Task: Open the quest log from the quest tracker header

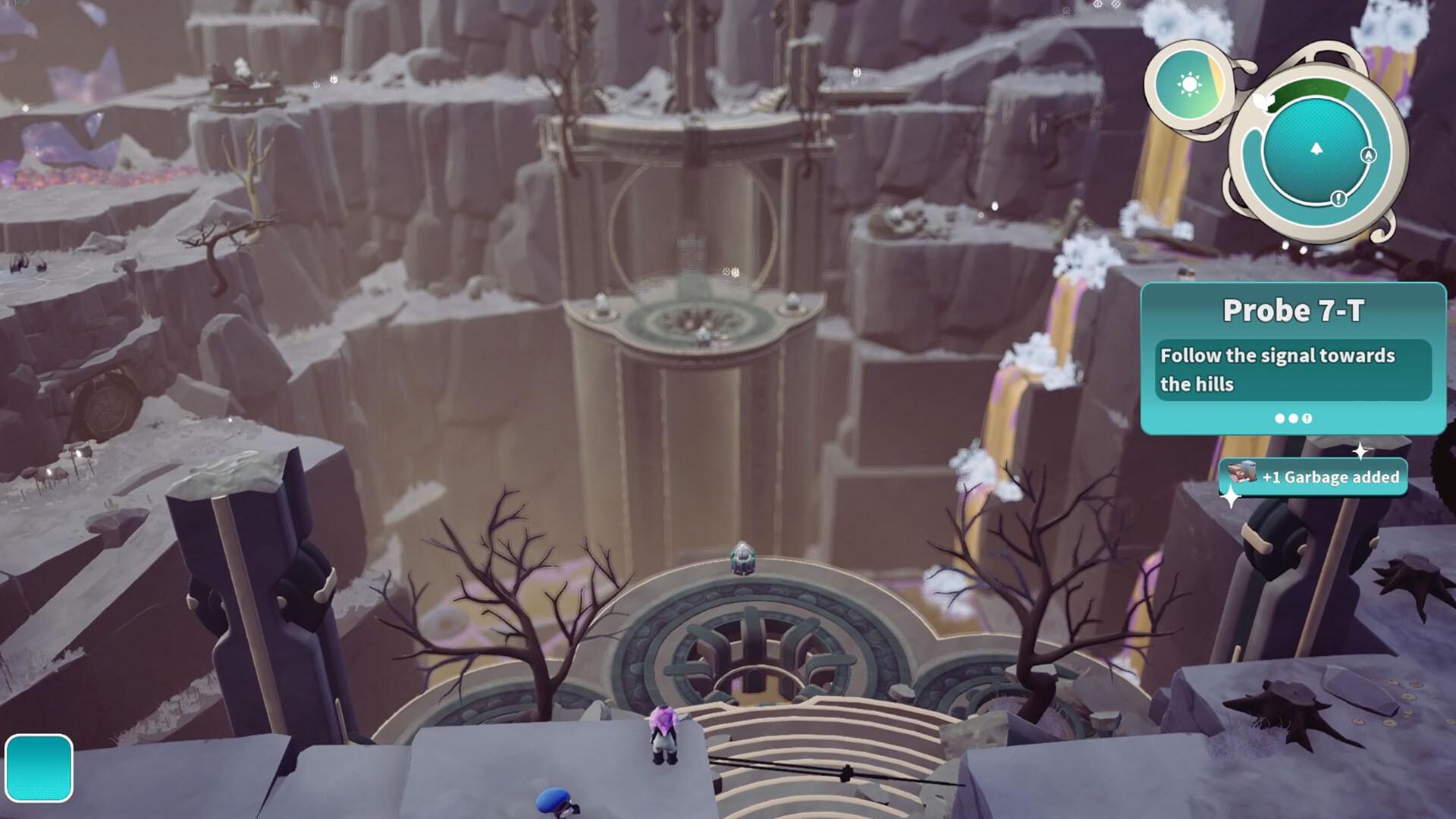Action: pyautogui.click(x=1295, y=309)
